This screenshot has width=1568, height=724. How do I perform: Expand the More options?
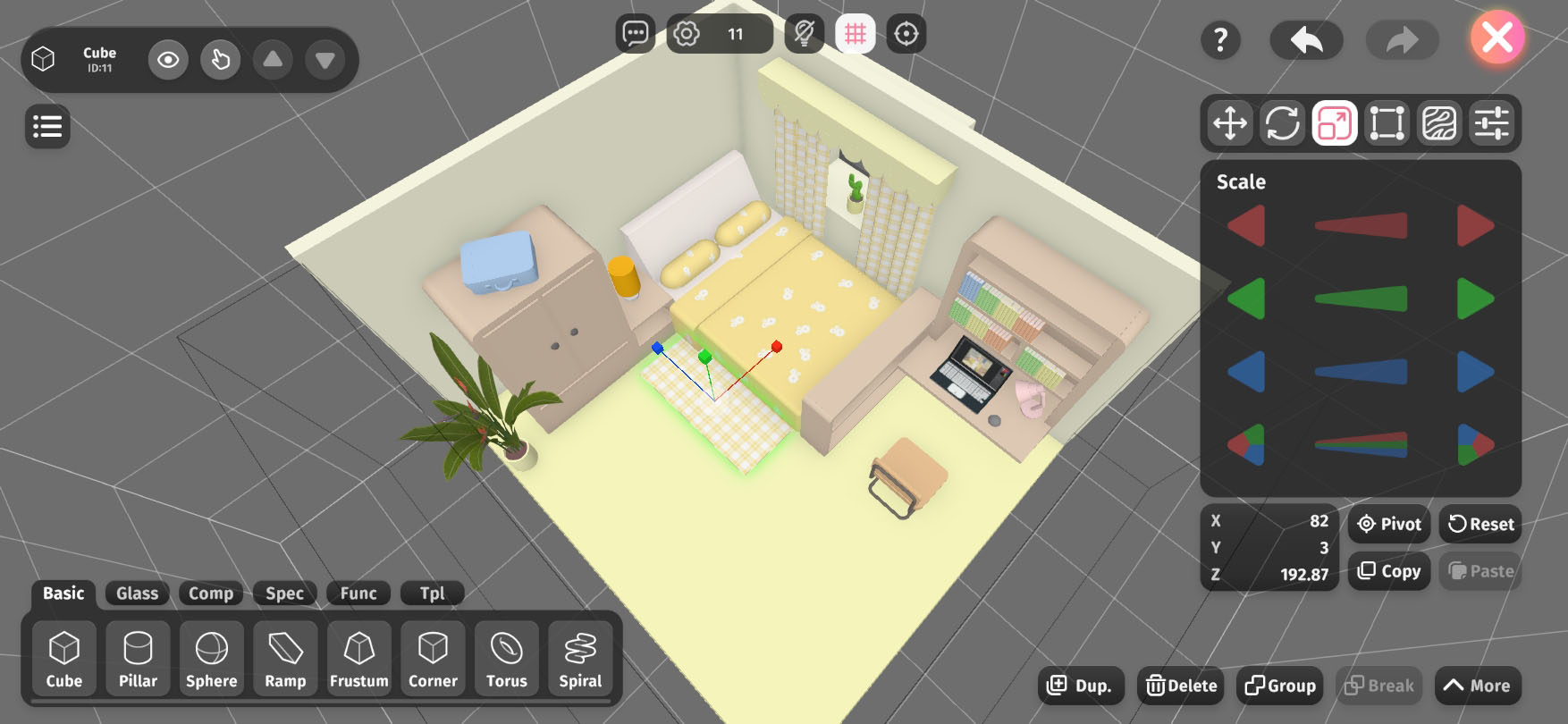1477,686
